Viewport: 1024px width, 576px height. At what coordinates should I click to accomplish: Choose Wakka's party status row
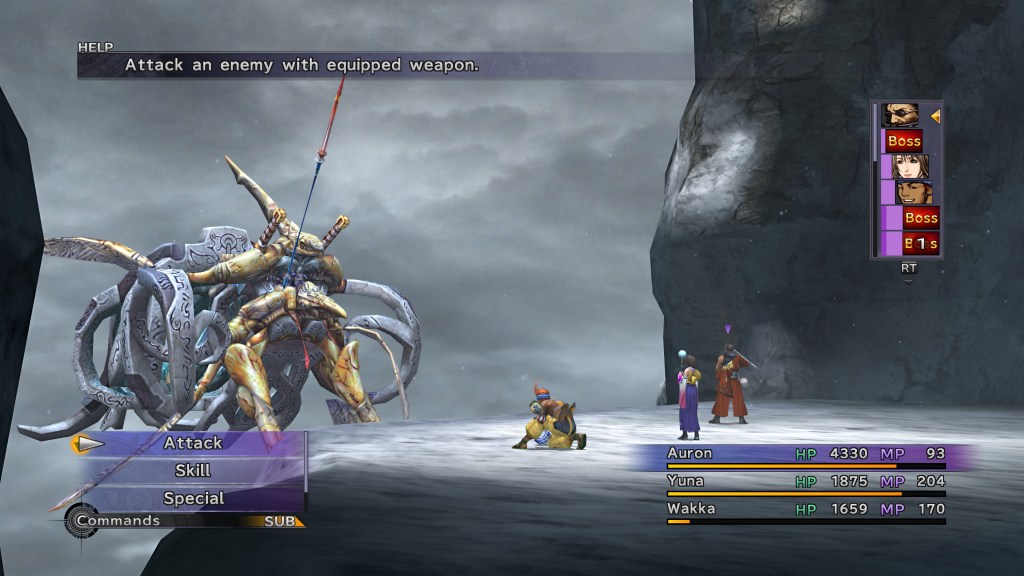(x=805, y=509)
